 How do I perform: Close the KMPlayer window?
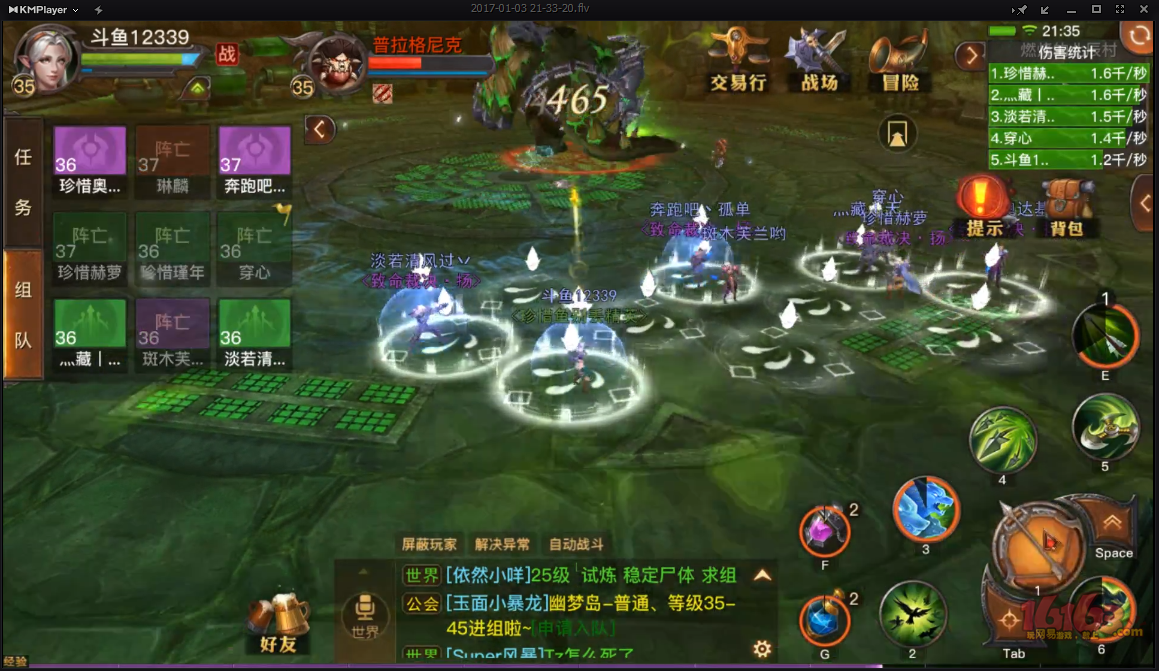pos(1143,9)
